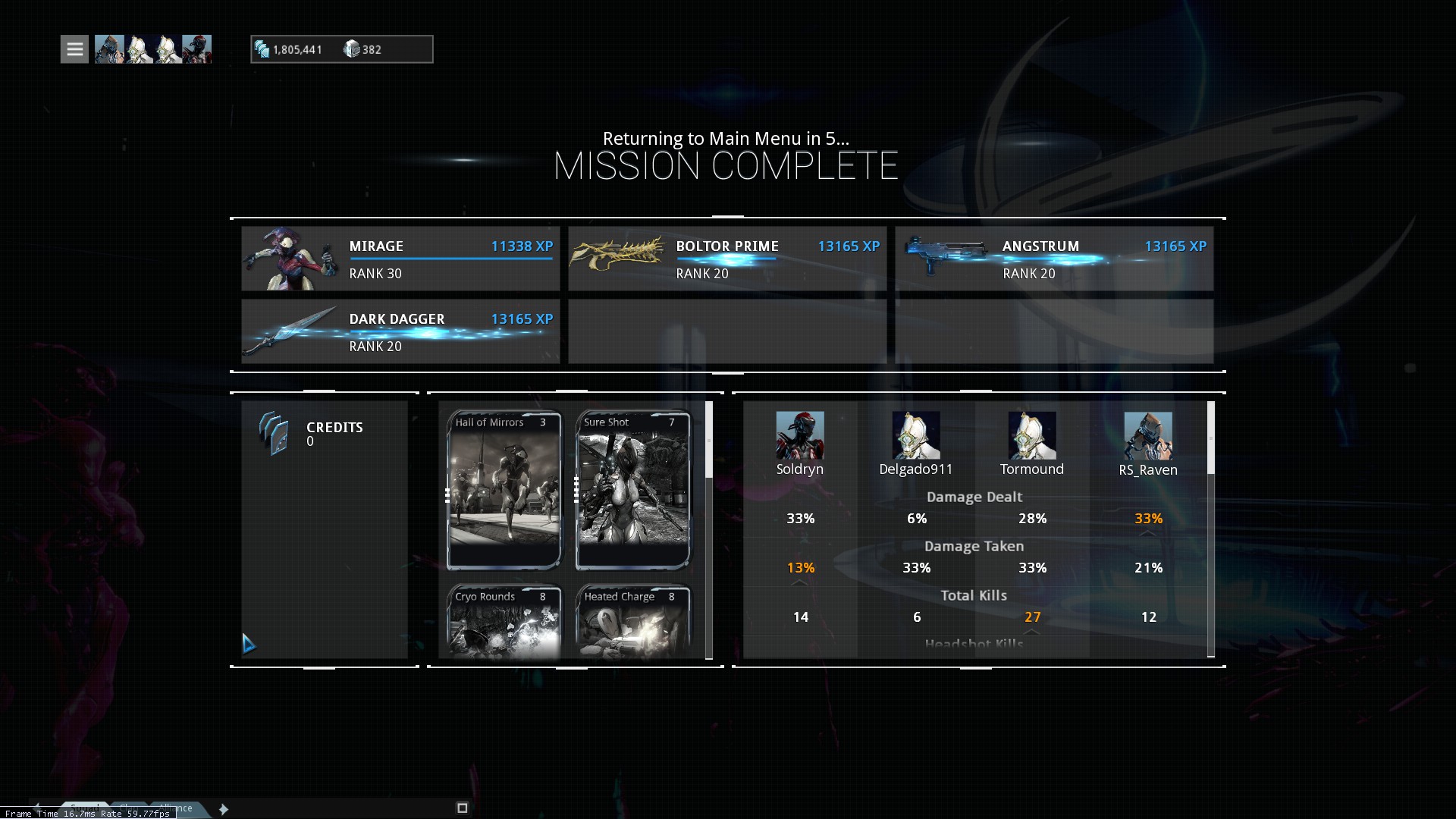The width and height of the screenshot is (1456, 819).
Task: Select the Heated Charge mod card
Action: click(x=633, y=620)
